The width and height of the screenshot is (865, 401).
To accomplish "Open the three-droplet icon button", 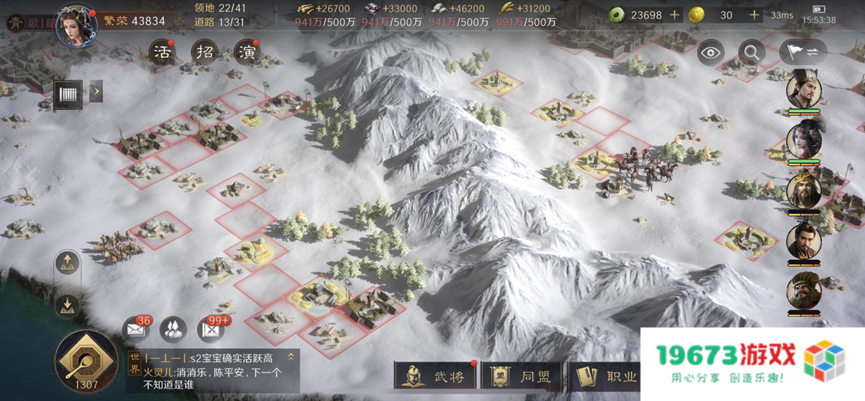I will point(173,329).
